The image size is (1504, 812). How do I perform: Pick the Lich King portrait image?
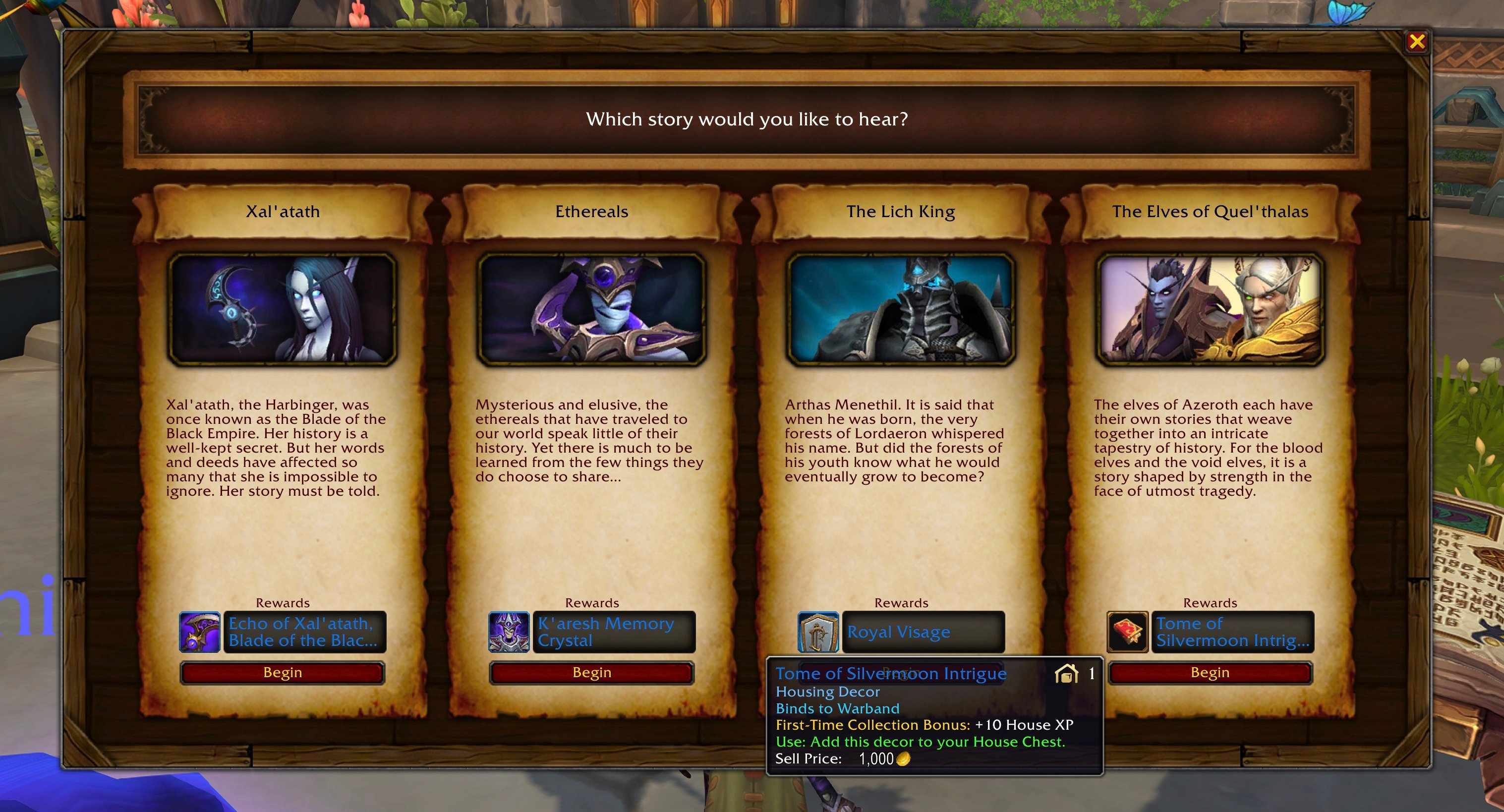(901, 309)
